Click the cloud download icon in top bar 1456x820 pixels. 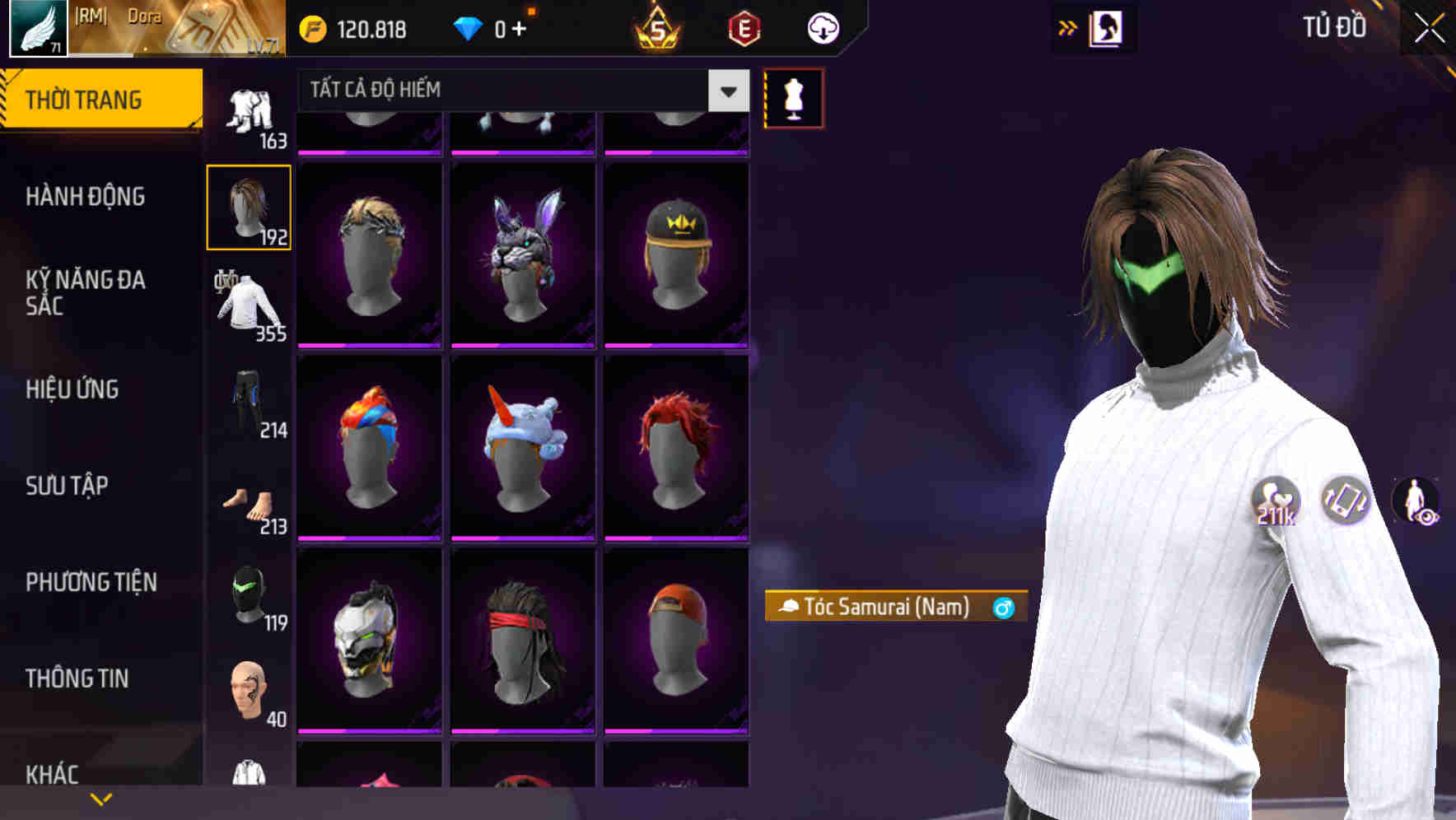point(819,27)
